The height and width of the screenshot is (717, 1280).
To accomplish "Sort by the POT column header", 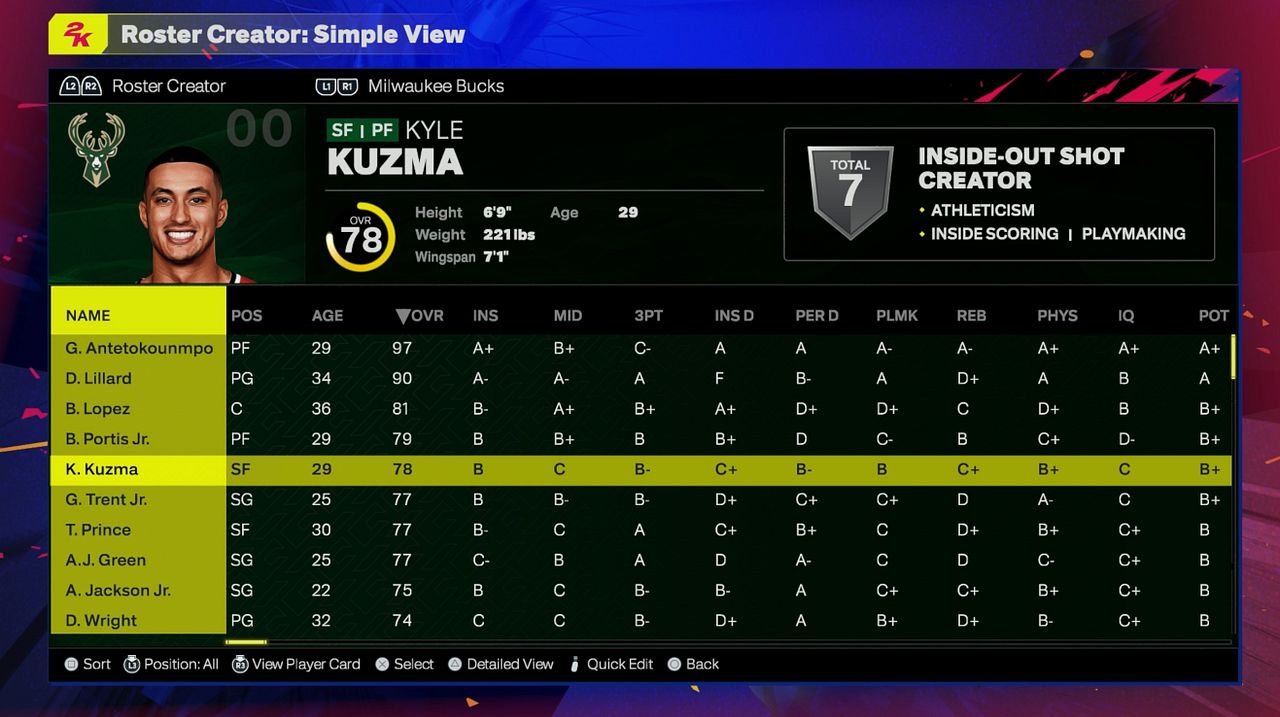I will (1213, 315).
